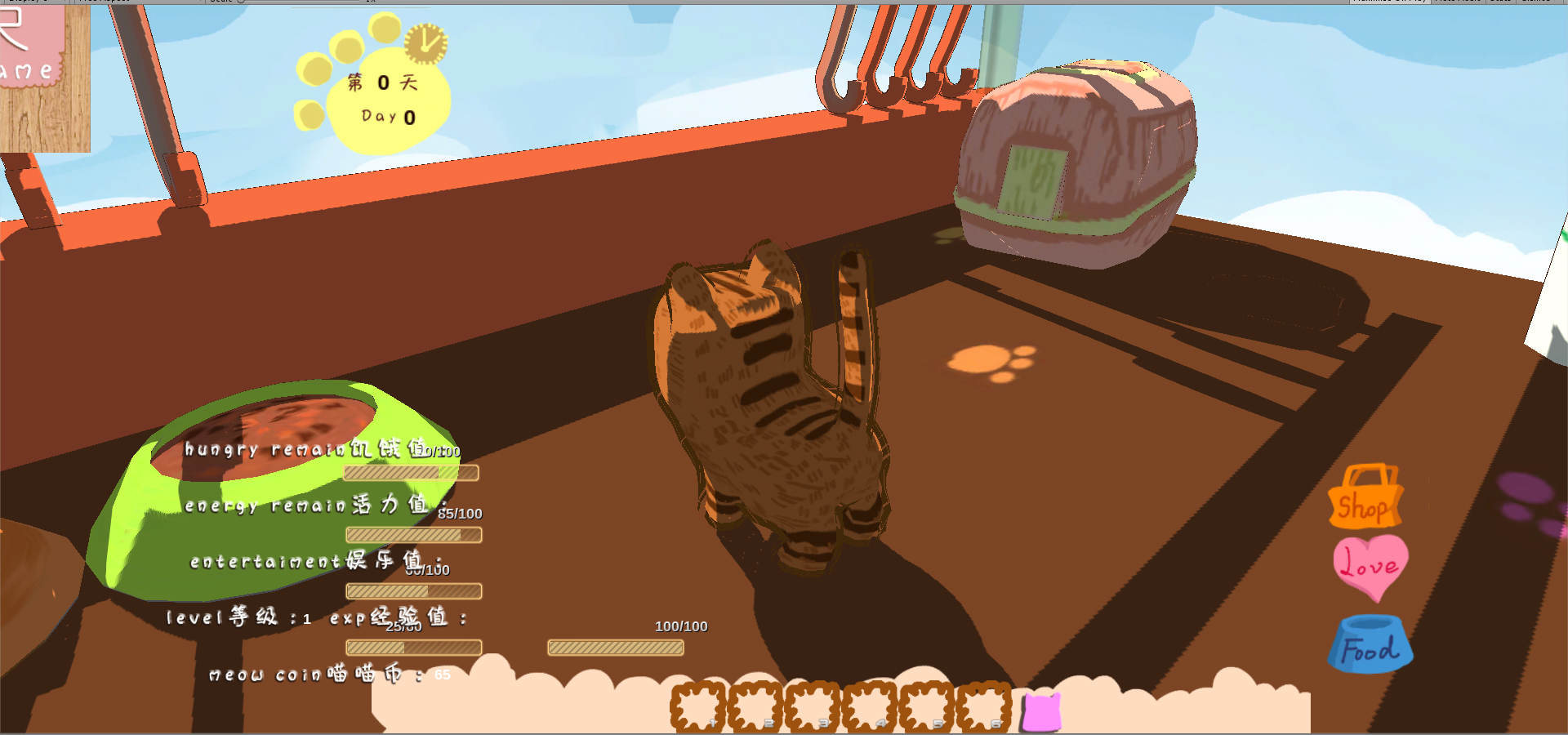Click the pink cat icon beside the hotbar
The image size is (1568, 735).
1042,709
